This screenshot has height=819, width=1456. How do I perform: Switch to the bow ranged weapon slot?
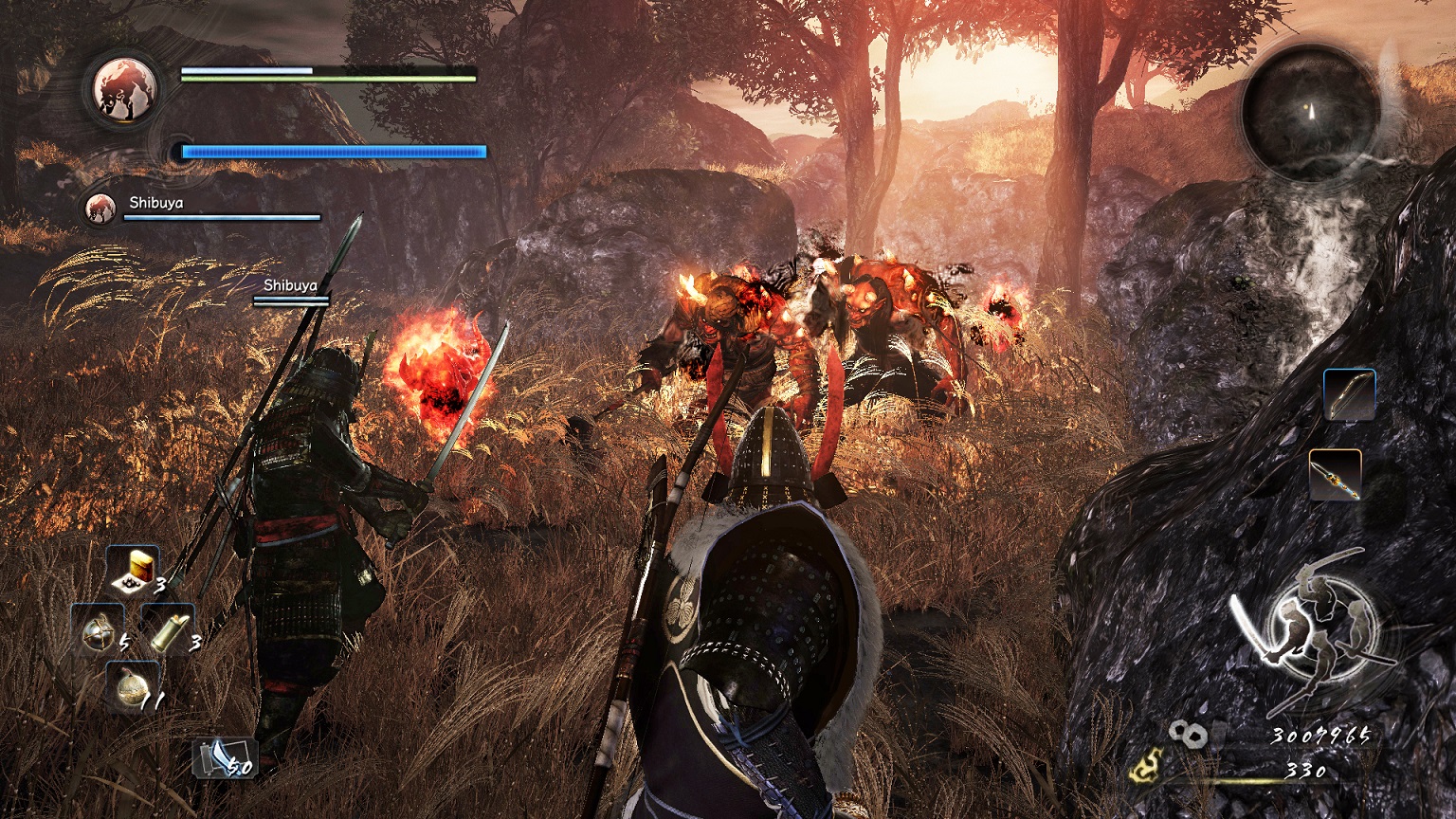tap(1349, 395)
